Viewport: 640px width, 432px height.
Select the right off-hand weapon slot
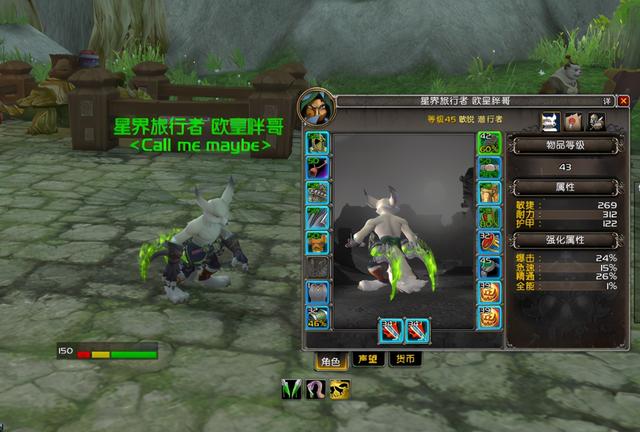click(417, 328)
